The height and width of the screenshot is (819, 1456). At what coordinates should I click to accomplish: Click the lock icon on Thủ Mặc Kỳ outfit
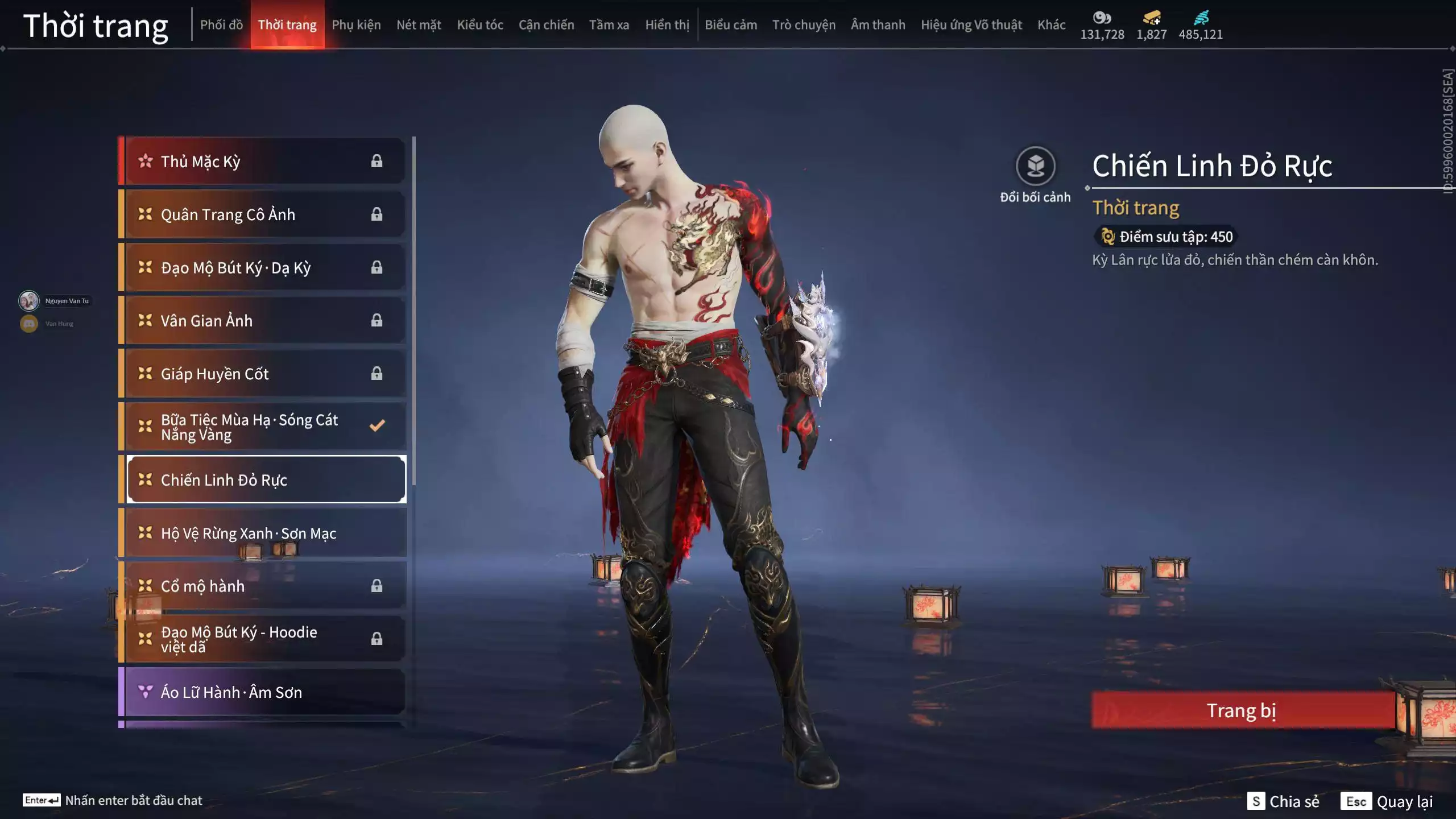pos(377,161)
